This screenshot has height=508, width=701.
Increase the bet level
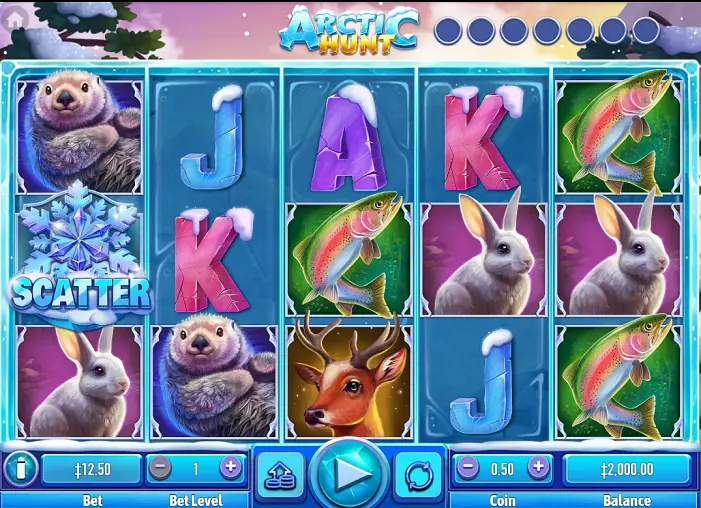click(x=231, y=467)
